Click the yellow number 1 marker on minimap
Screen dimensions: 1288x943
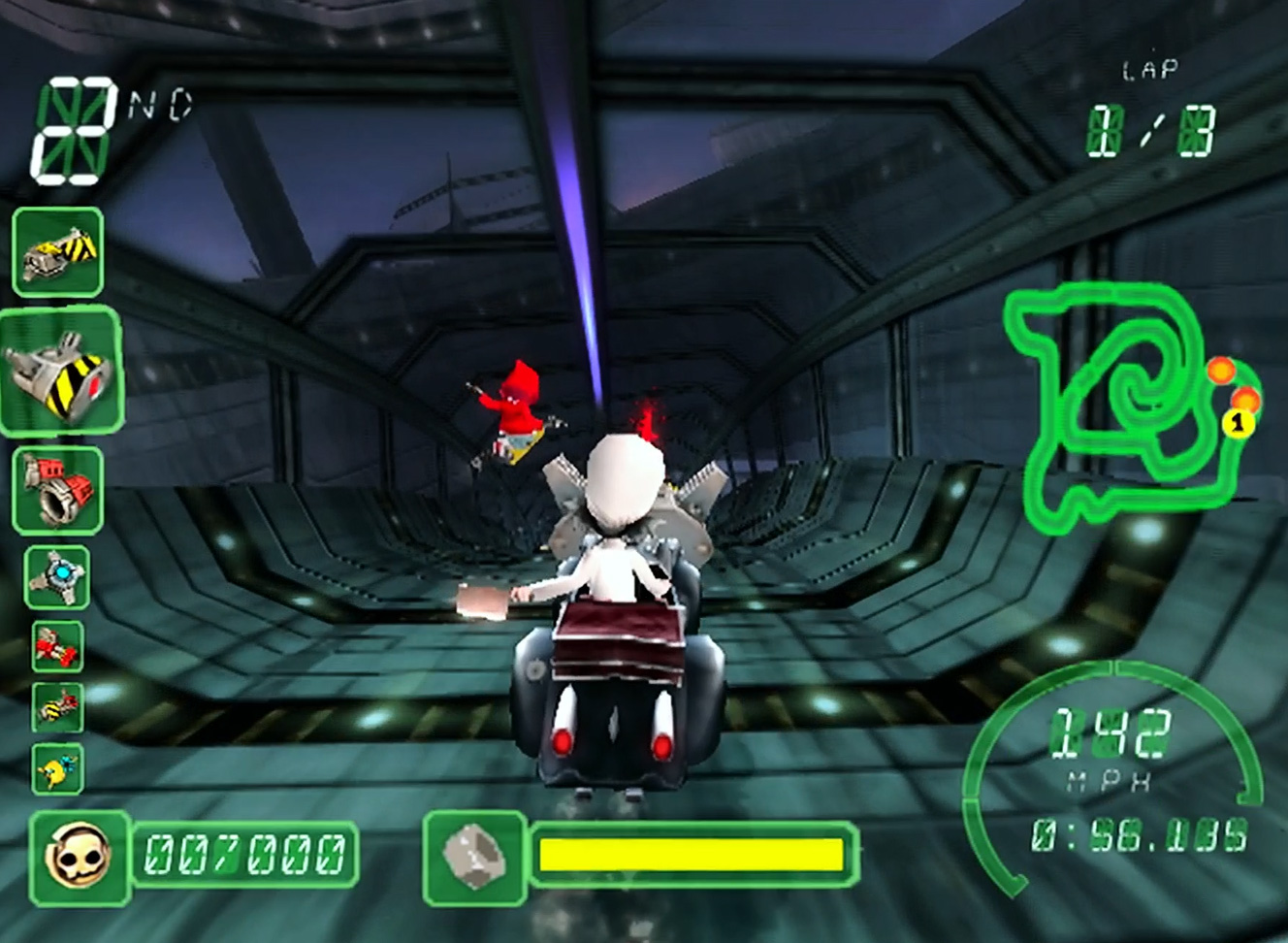tap(1237, 422)
